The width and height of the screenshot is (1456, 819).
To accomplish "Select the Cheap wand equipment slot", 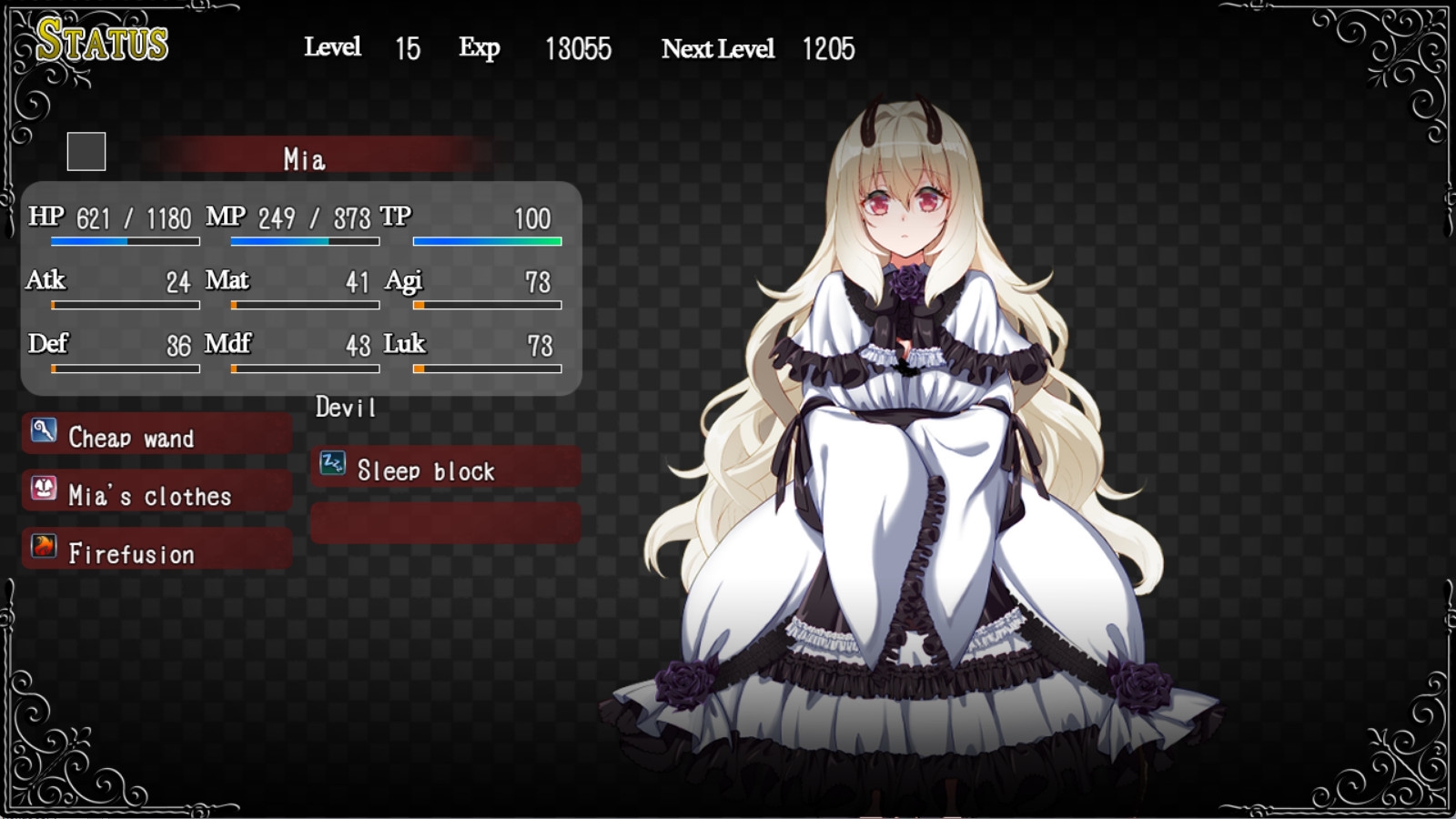I will (157, 437).
